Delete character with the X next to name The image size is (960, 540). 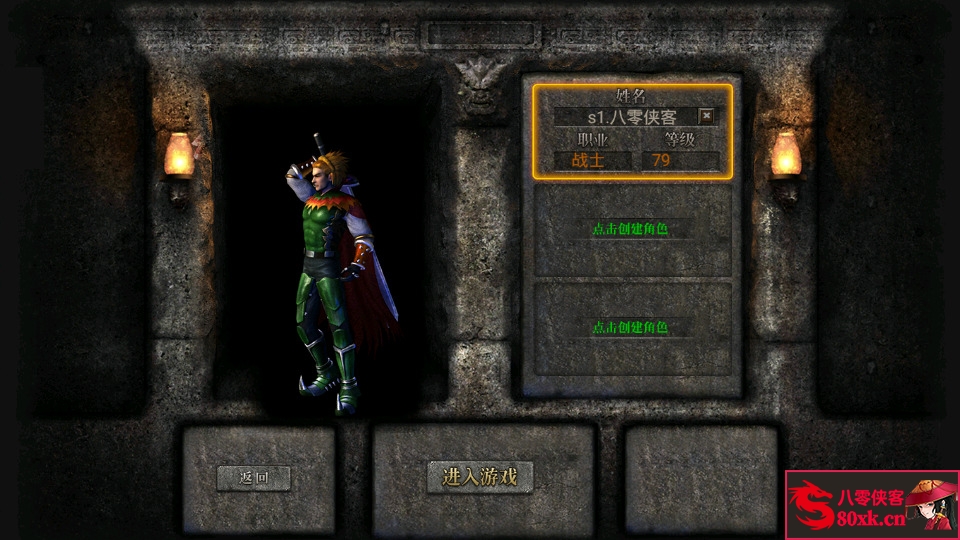[x=707, y=116]
